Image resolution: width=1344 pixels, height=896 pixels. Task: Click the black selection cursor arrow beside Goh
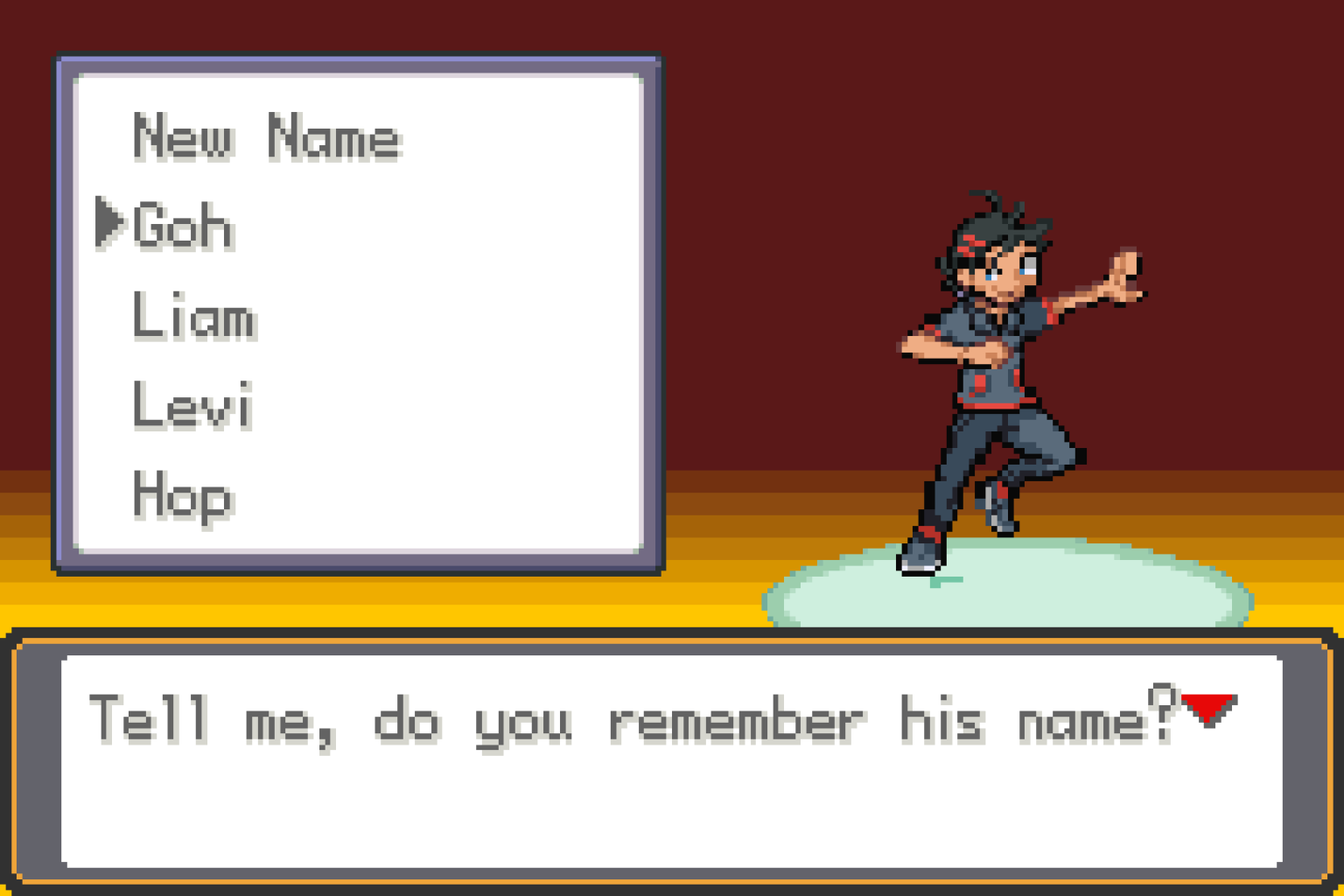tap(109, 224)
